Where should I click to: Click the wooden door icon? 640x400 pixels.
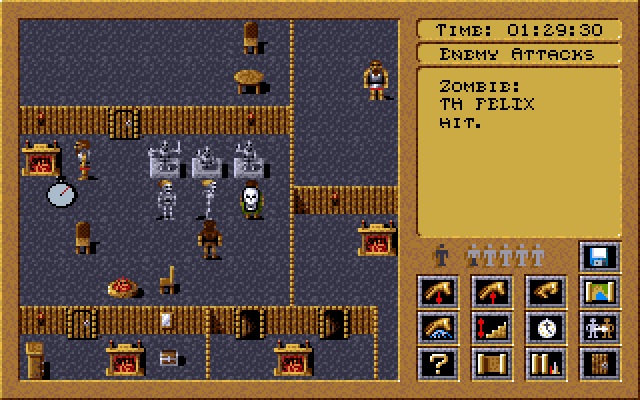click(x=600, y=362)
